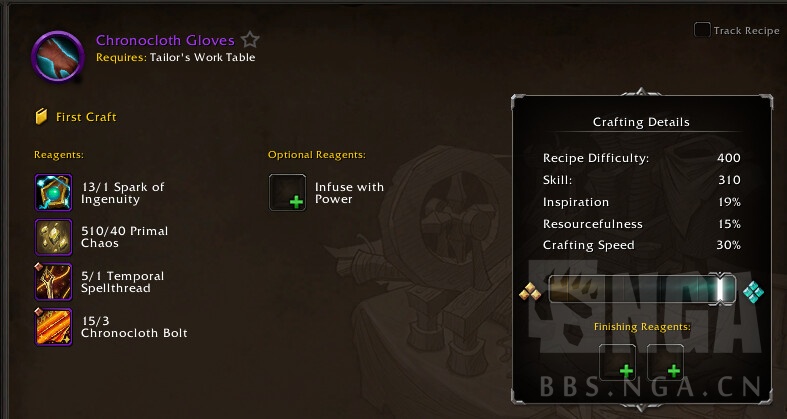Choose the Temporal Spellthread reagent slot
The image size is (787, 419).
point(53,282)
